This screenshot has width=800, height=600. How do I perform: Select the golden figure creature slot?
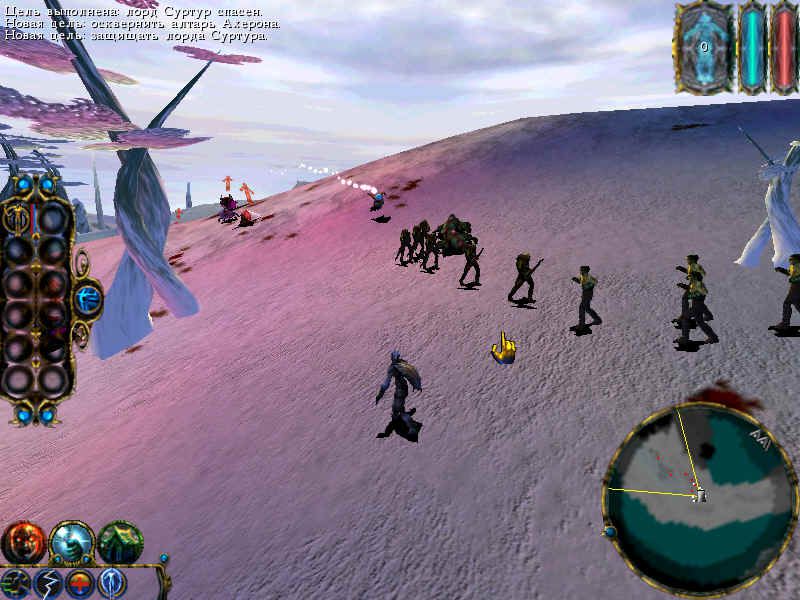(x=18, y=218)
